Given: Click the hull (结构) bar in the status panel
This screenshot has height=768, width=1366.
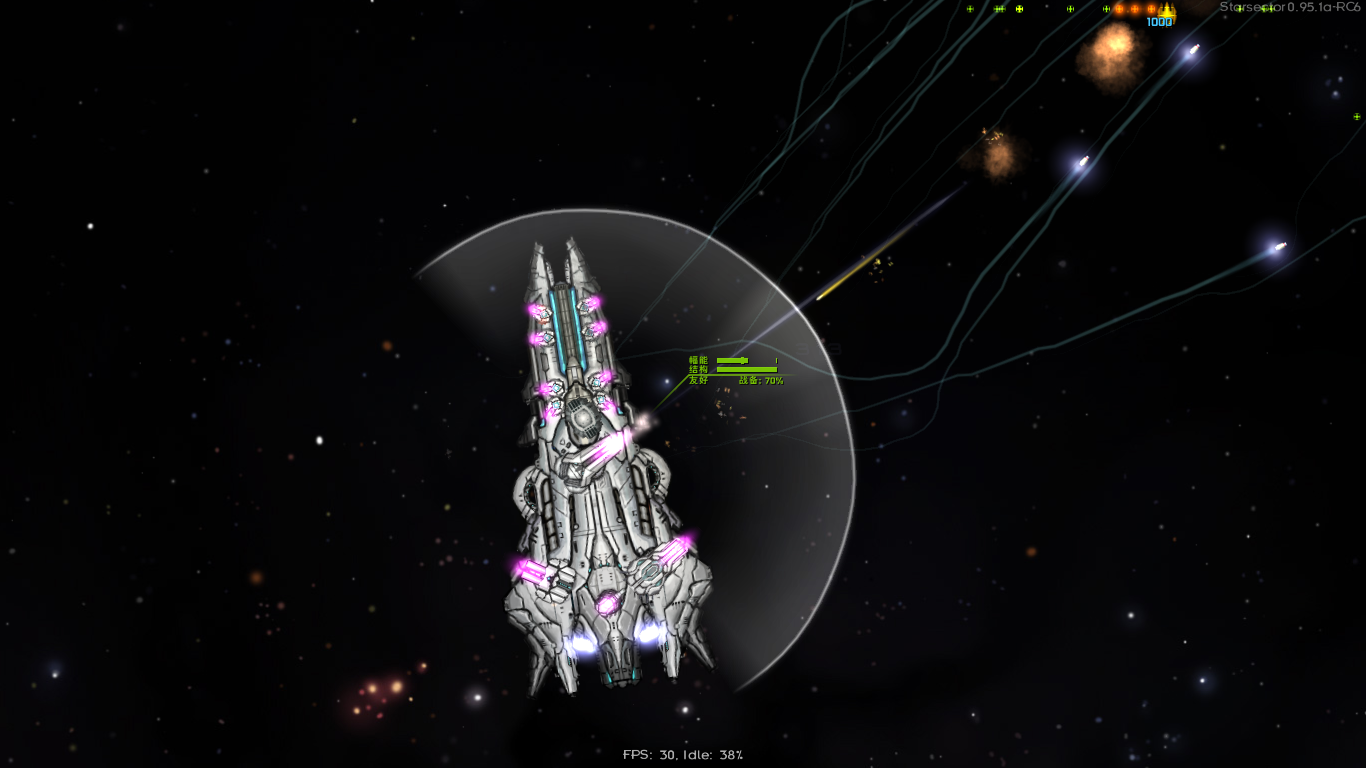Looking at the screenshot, I should (x=748, y=369).
